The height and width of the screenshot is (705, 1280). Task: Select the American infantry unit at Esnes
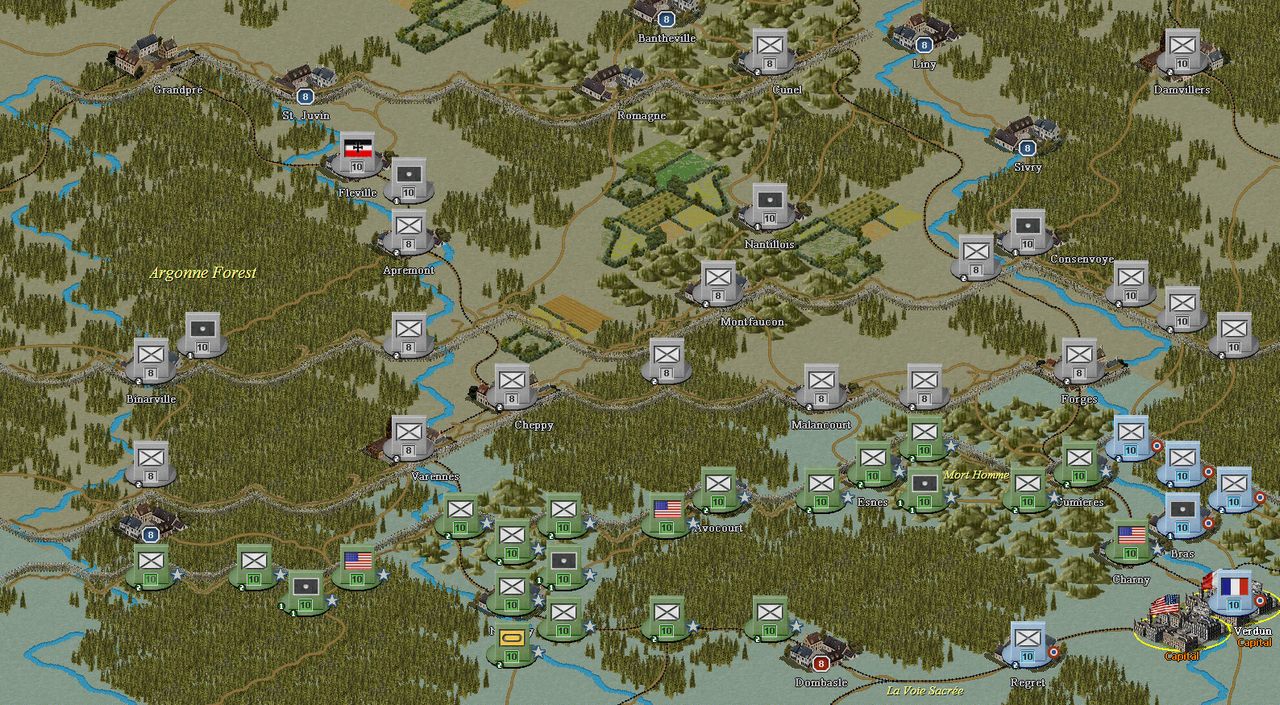[x=873, y=462]
